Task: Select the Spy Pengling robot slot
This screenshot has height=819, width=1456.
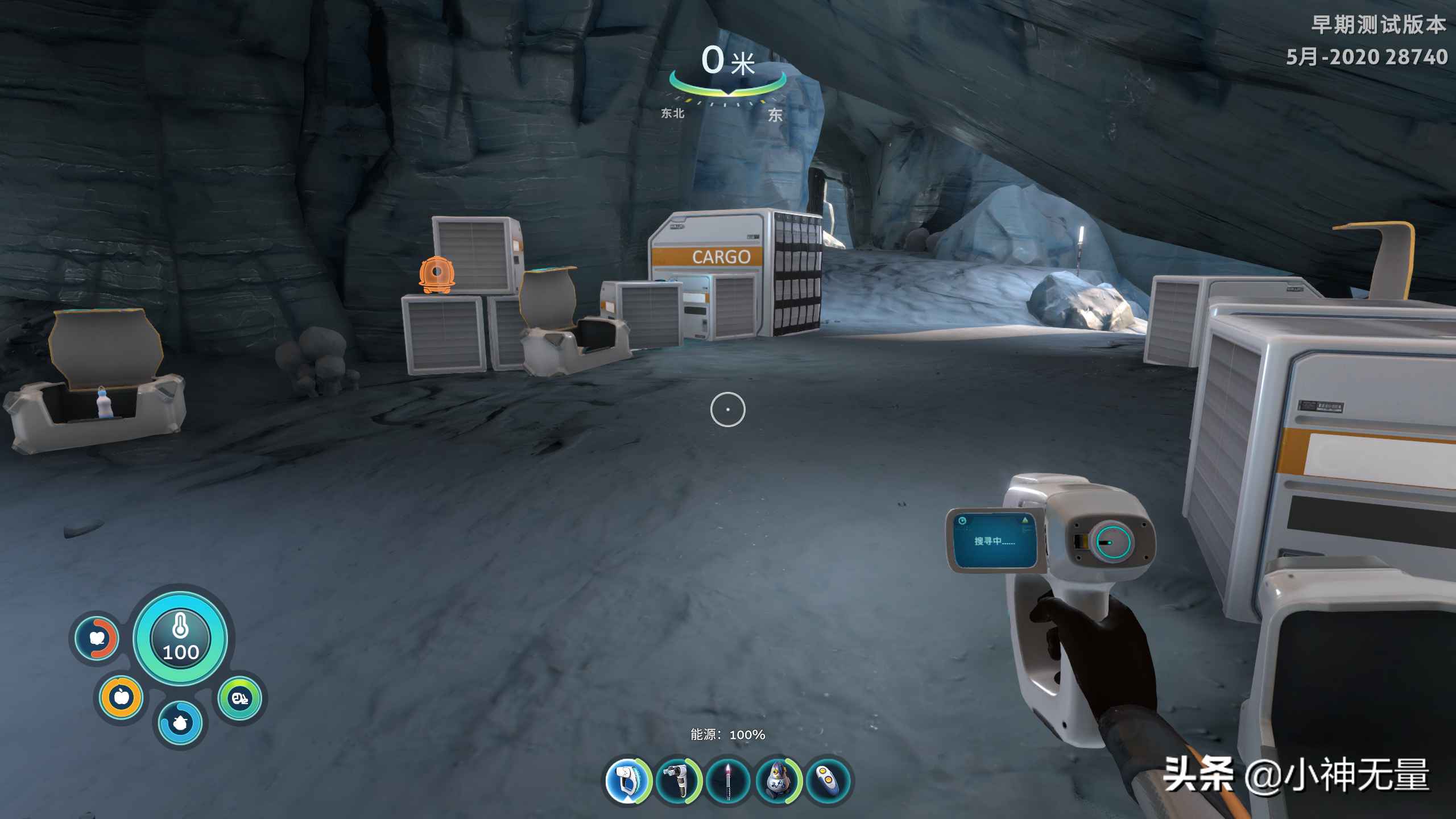Action: click(778, 780)
